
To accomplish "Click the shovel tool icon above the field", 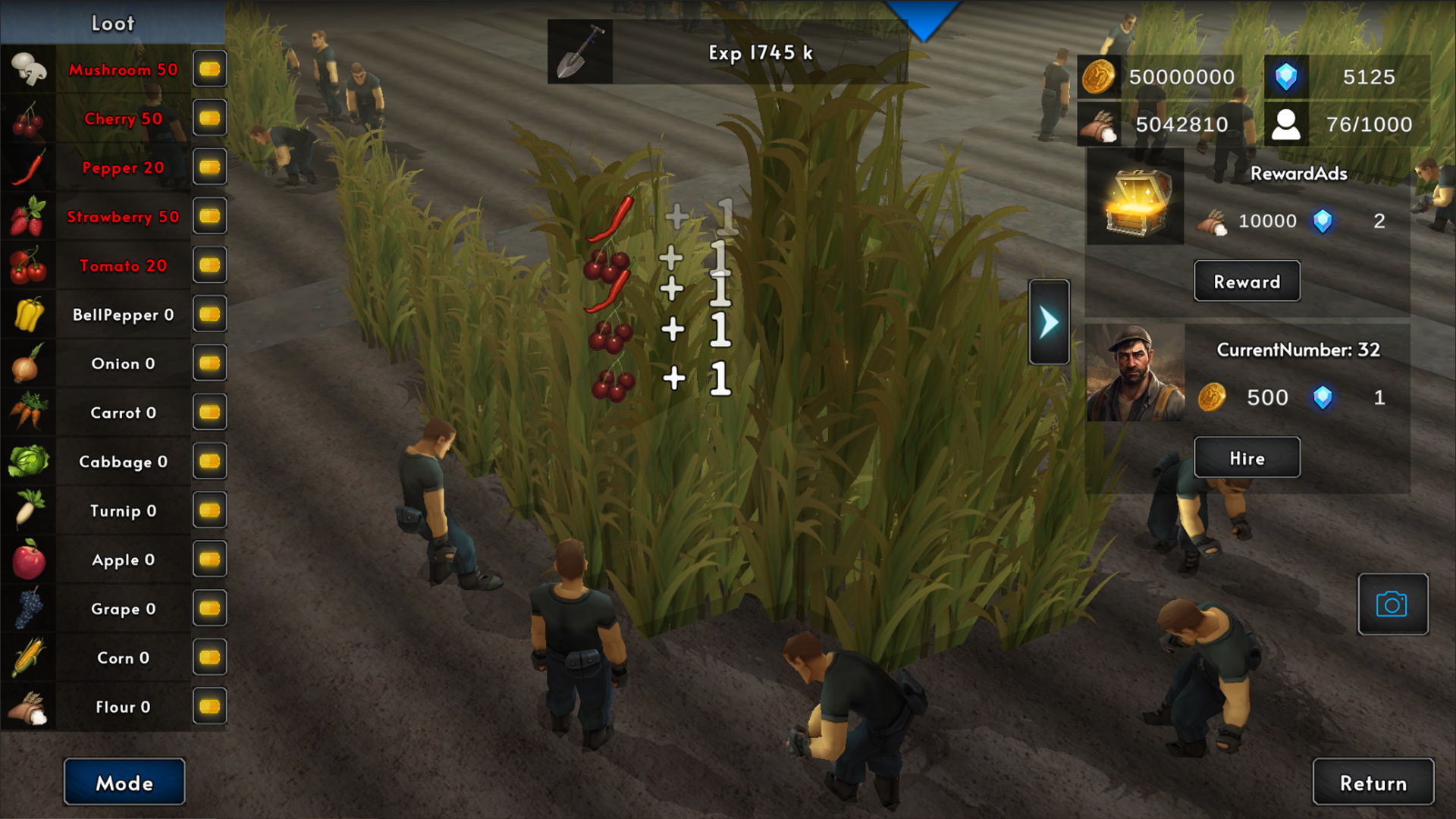I will (x=579, y=52).
